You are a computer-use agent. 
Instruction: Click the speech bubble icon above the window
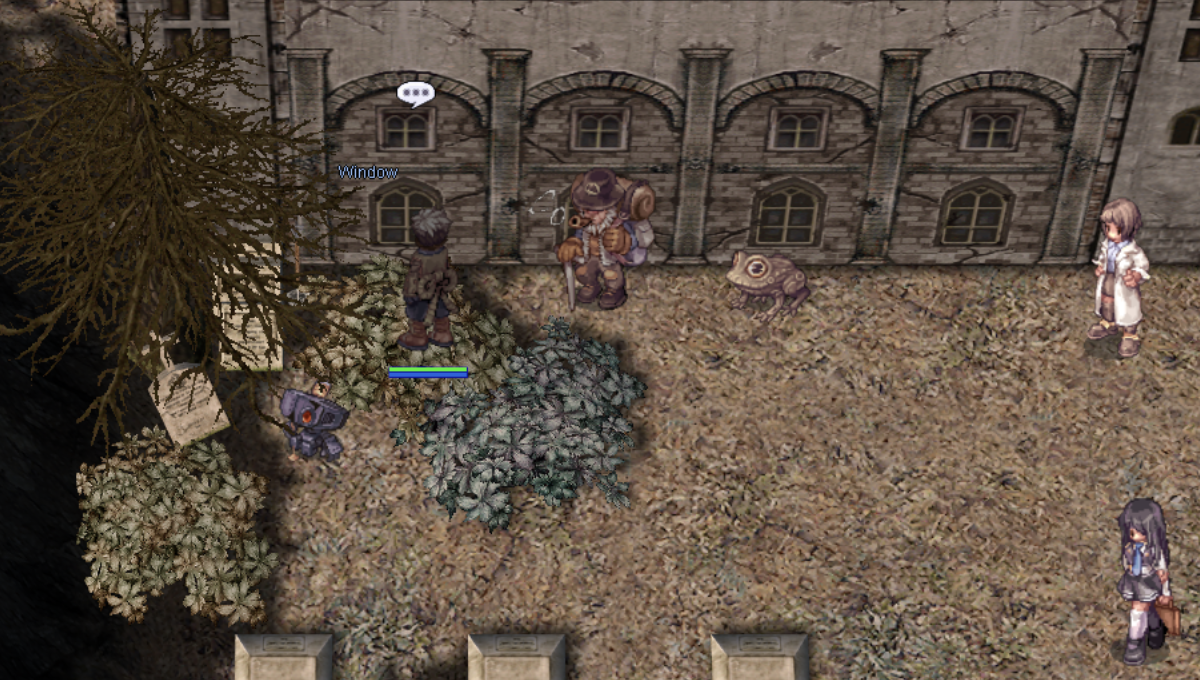coord(415,94)
